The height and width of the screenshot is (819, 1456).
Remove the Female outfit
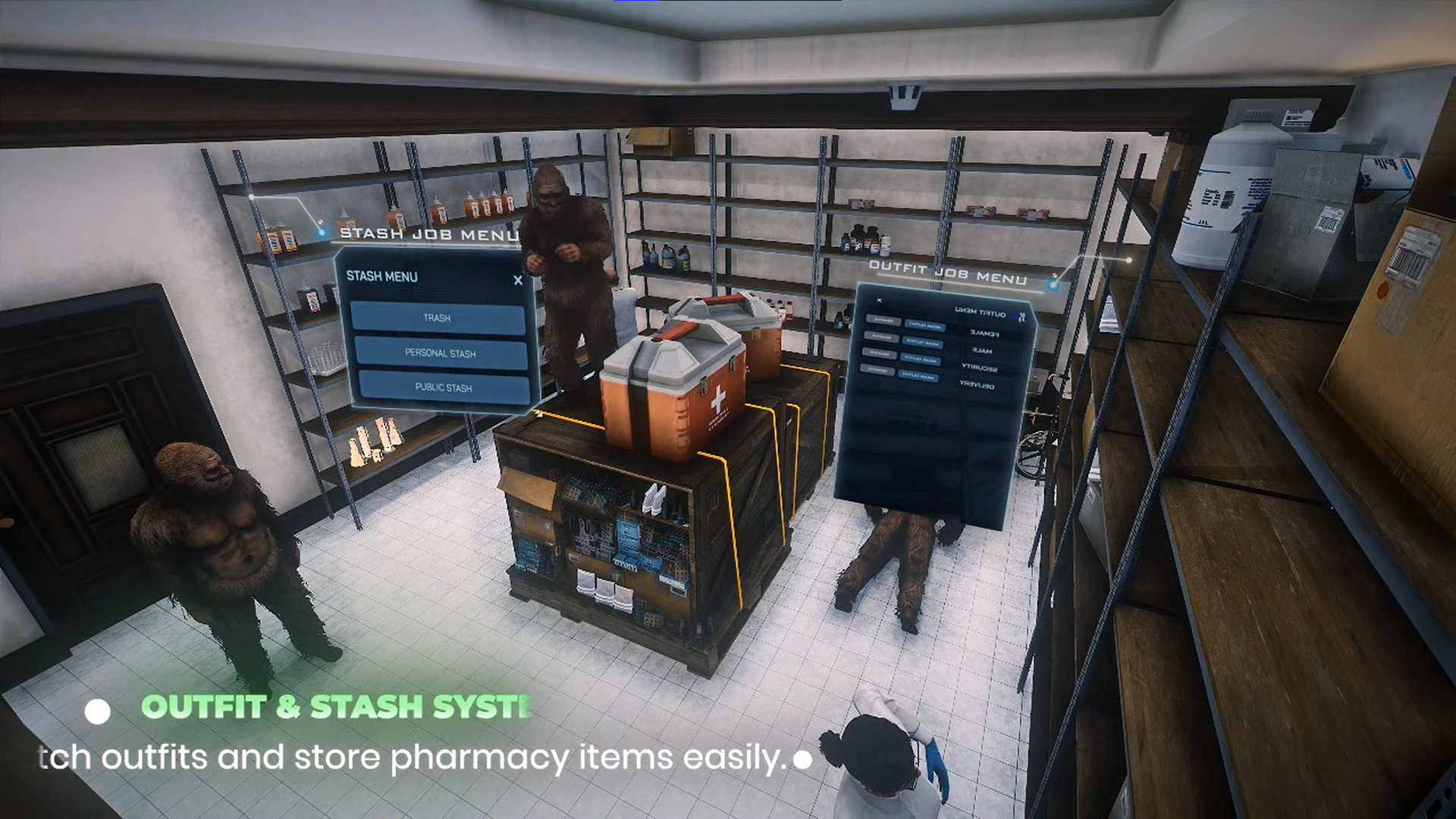[x=883, y=321]
